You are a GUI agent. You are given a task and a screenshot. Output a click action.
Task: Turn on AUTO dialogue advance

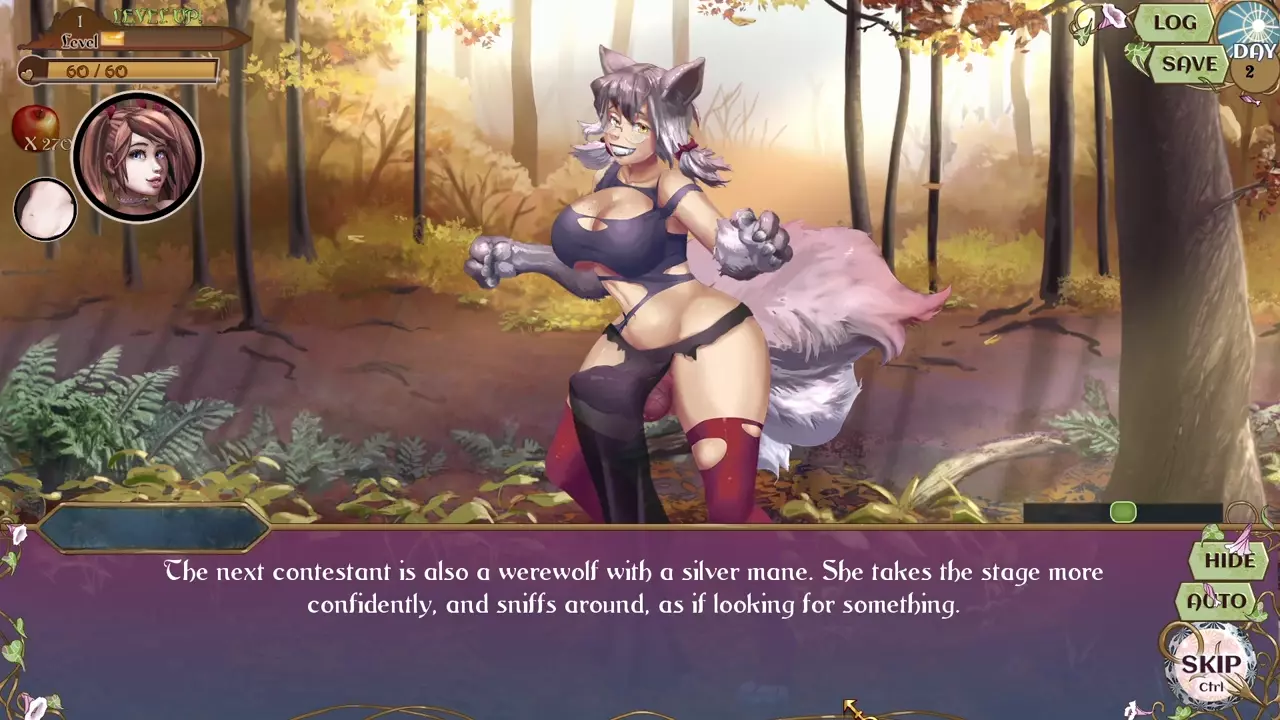tap(1217, 602)
